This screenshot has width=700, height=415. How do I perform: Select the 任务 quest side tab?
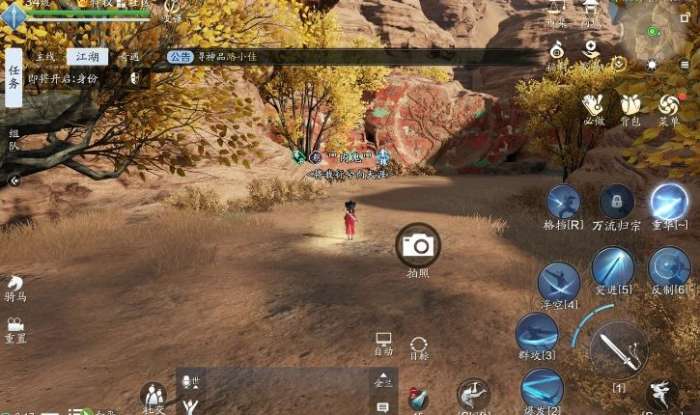14,75
